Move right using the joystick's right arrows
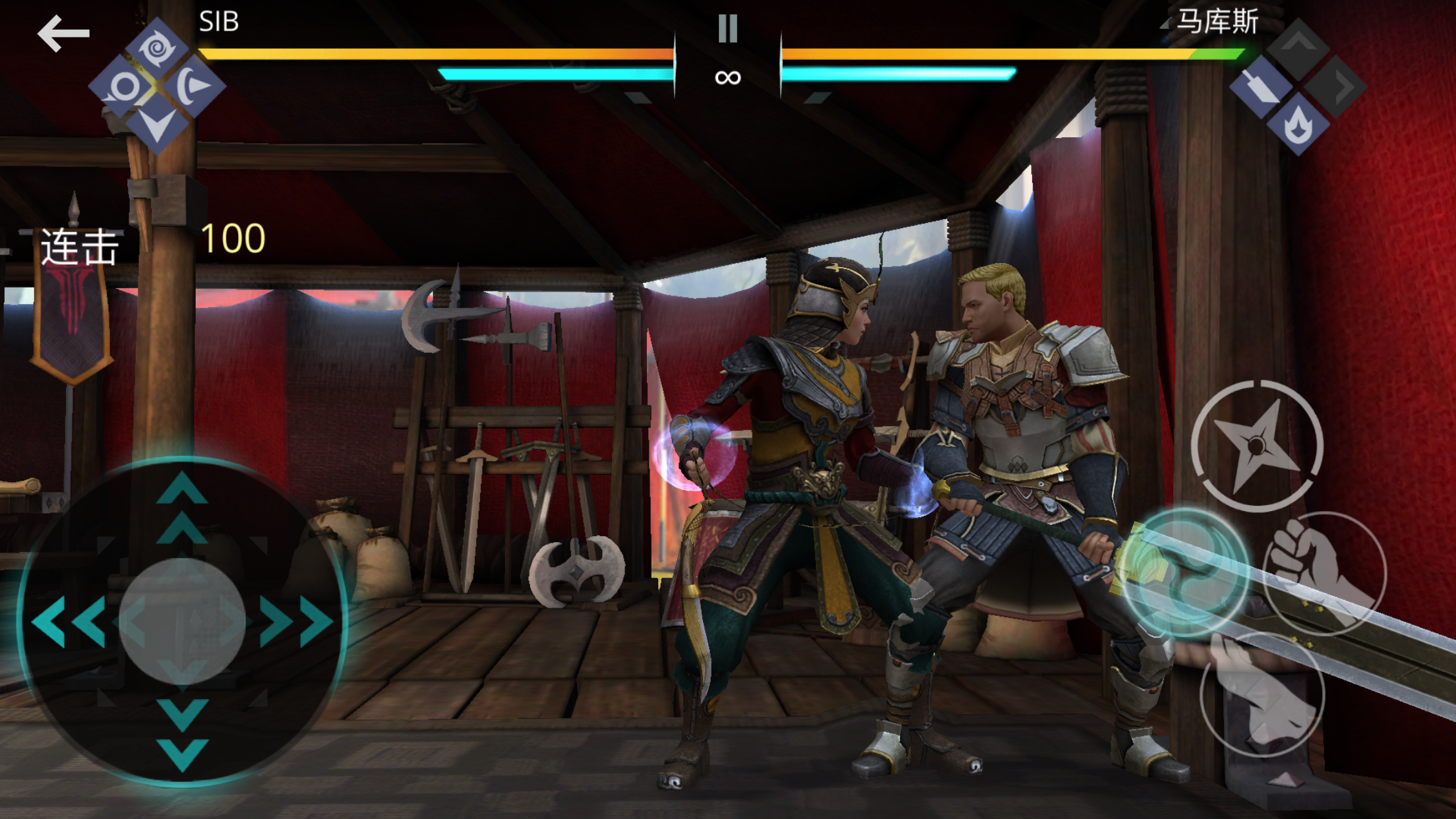Image resolution: width=1456 pixels, height=819 pixels. (296, 621)
